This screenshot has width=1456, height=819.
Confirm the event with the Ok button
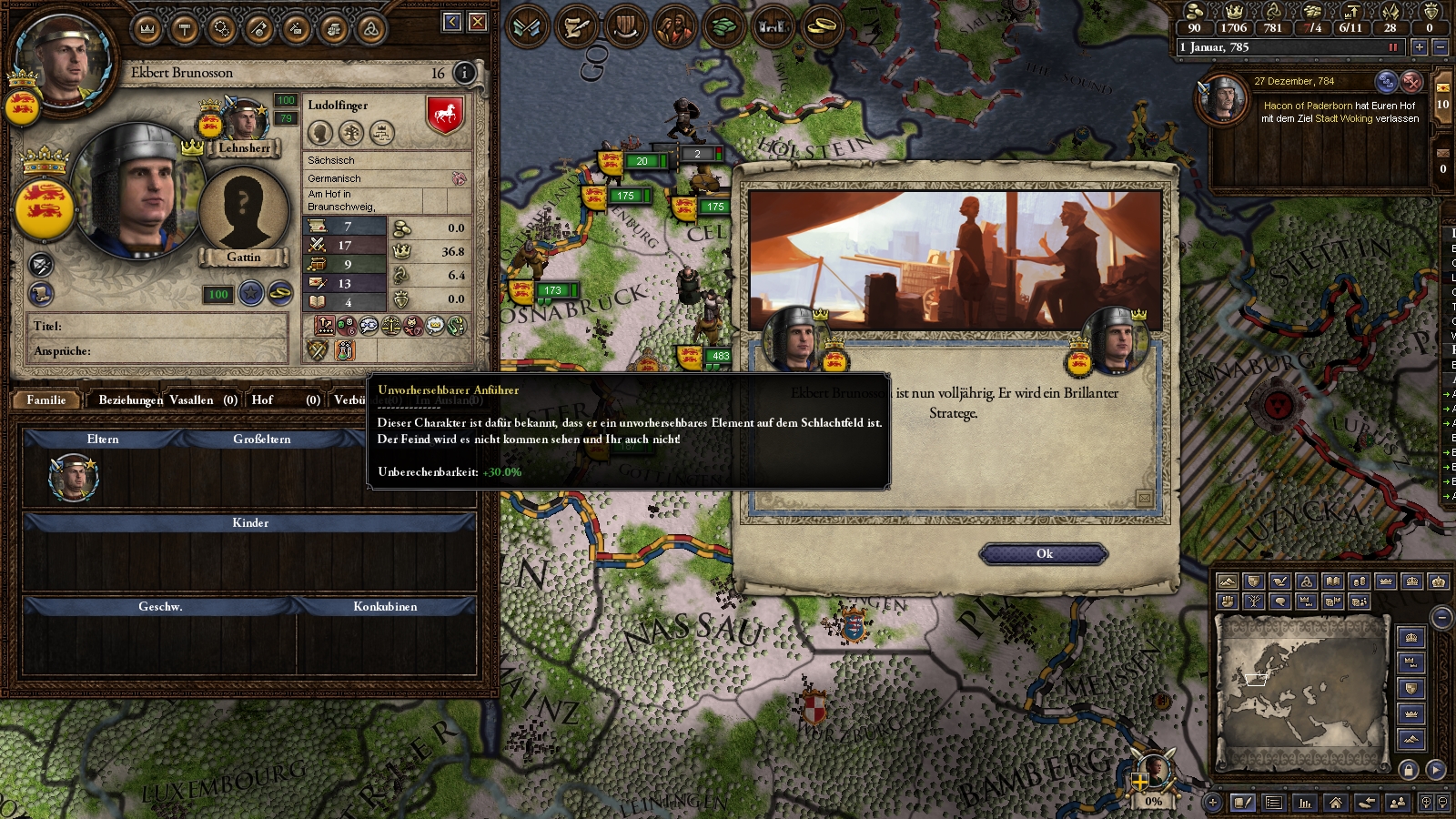(1044, 554)
